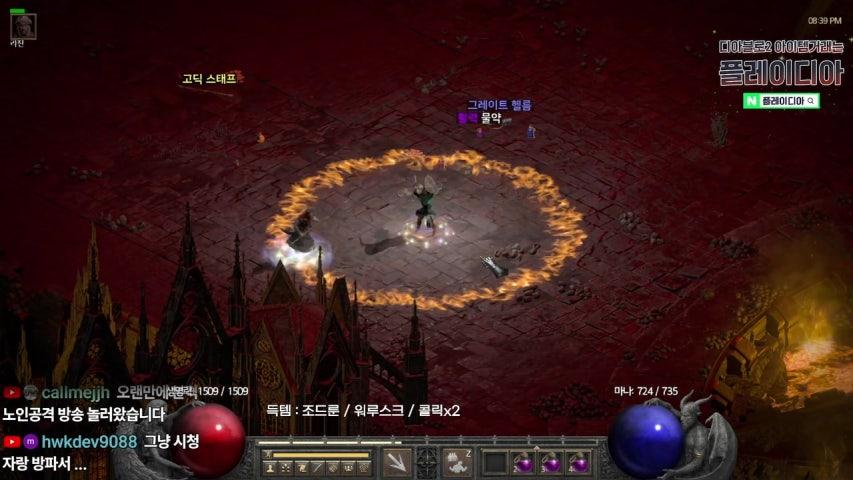Click the 플레이디아 Naver search box overlay
853x480 pixels.
point(781,101)
